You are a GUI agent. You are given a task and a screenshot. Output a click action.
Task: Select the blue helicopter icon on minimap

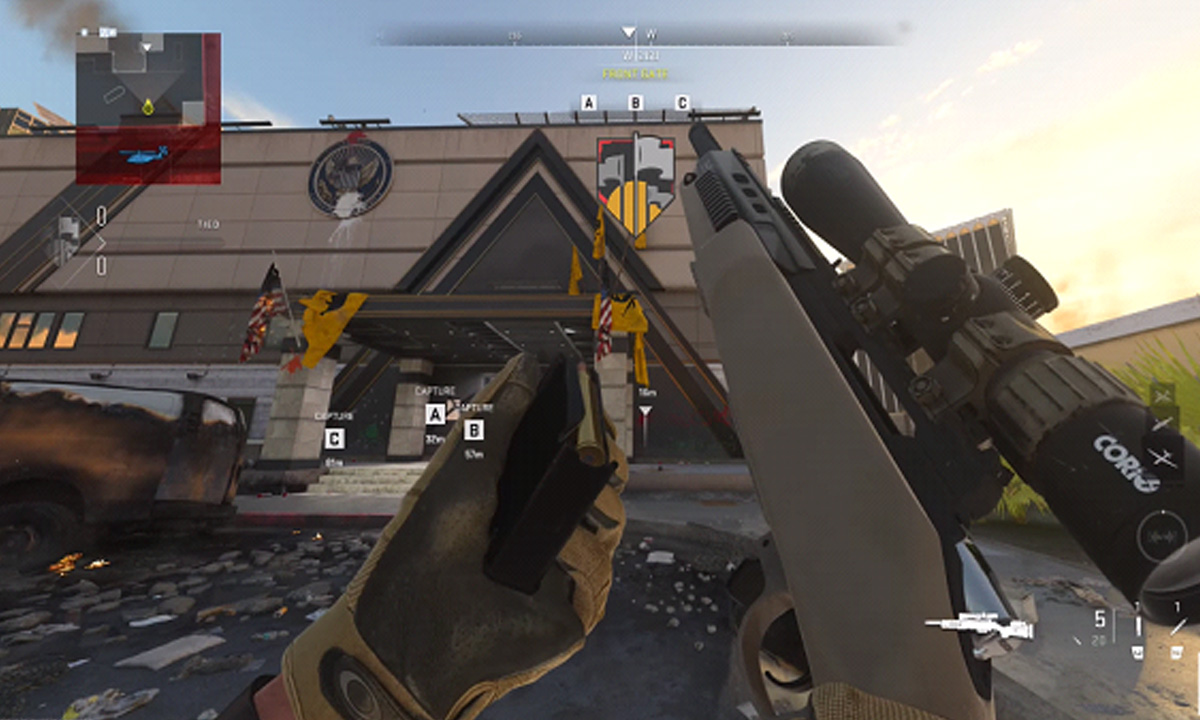[x=141, y=155]
